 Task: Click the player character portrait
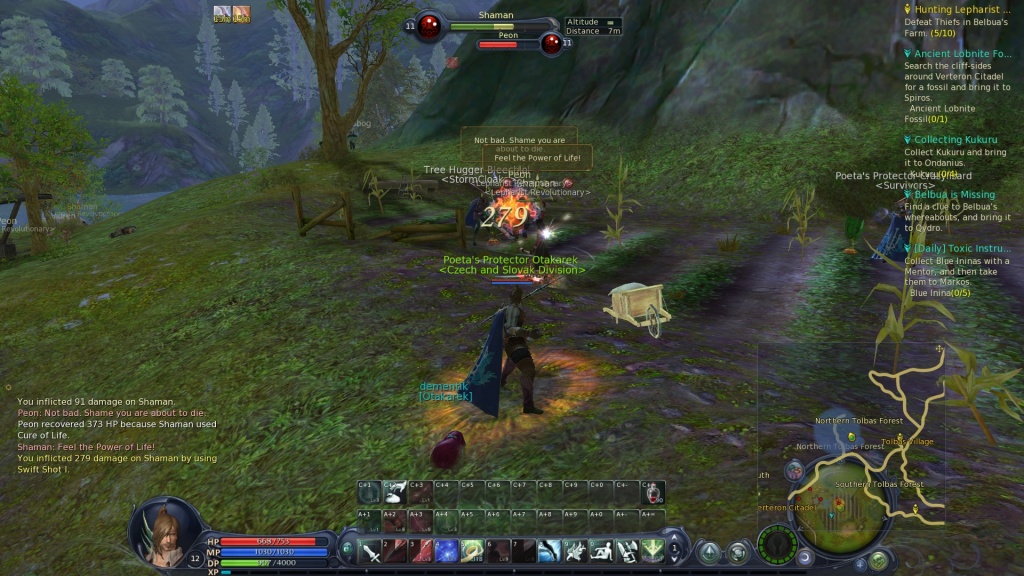(x=160, y=528)
